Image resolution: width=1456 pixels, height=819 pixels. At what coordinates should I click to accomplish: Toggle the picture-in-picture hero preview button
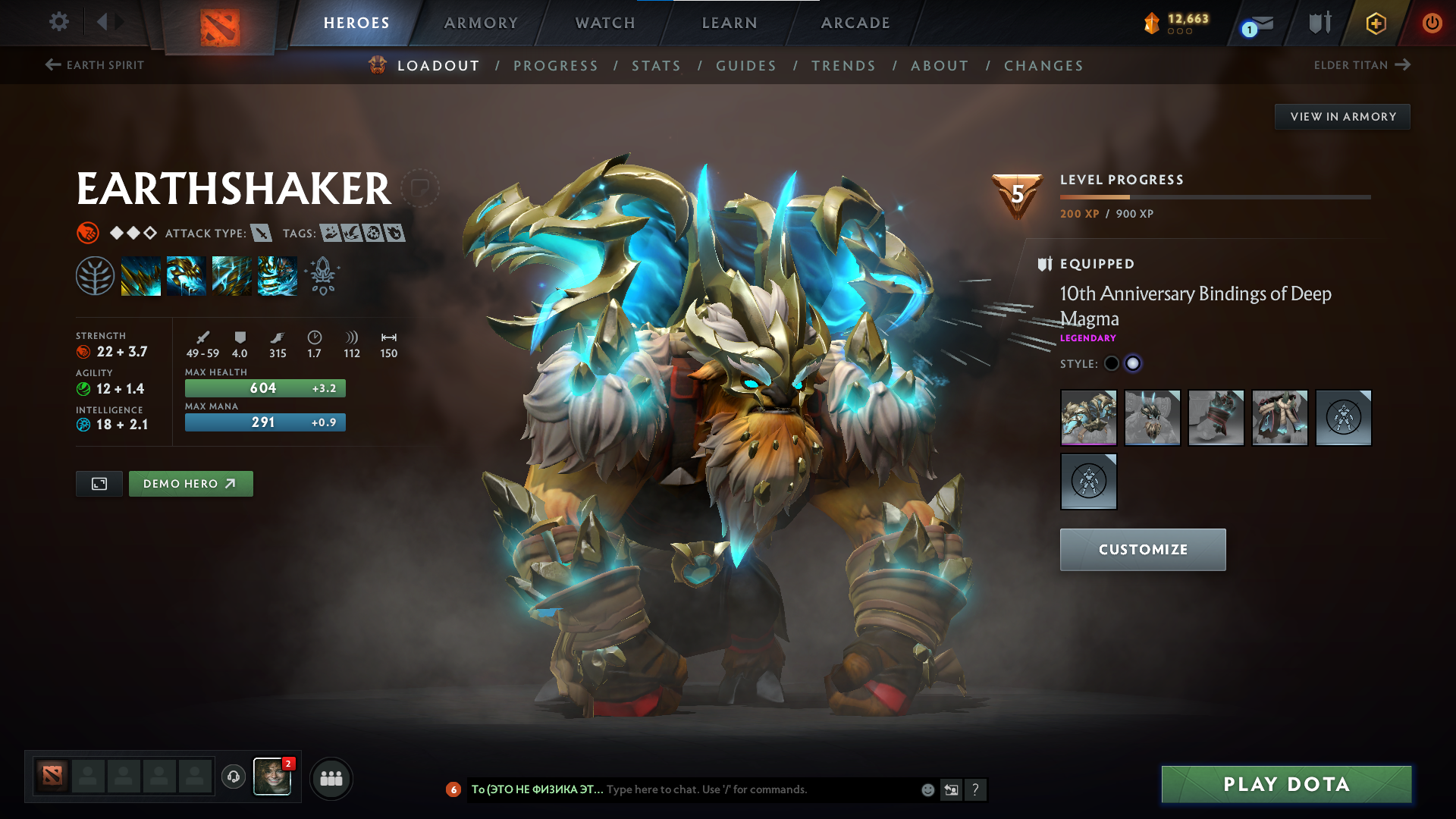tap(99, 483)
